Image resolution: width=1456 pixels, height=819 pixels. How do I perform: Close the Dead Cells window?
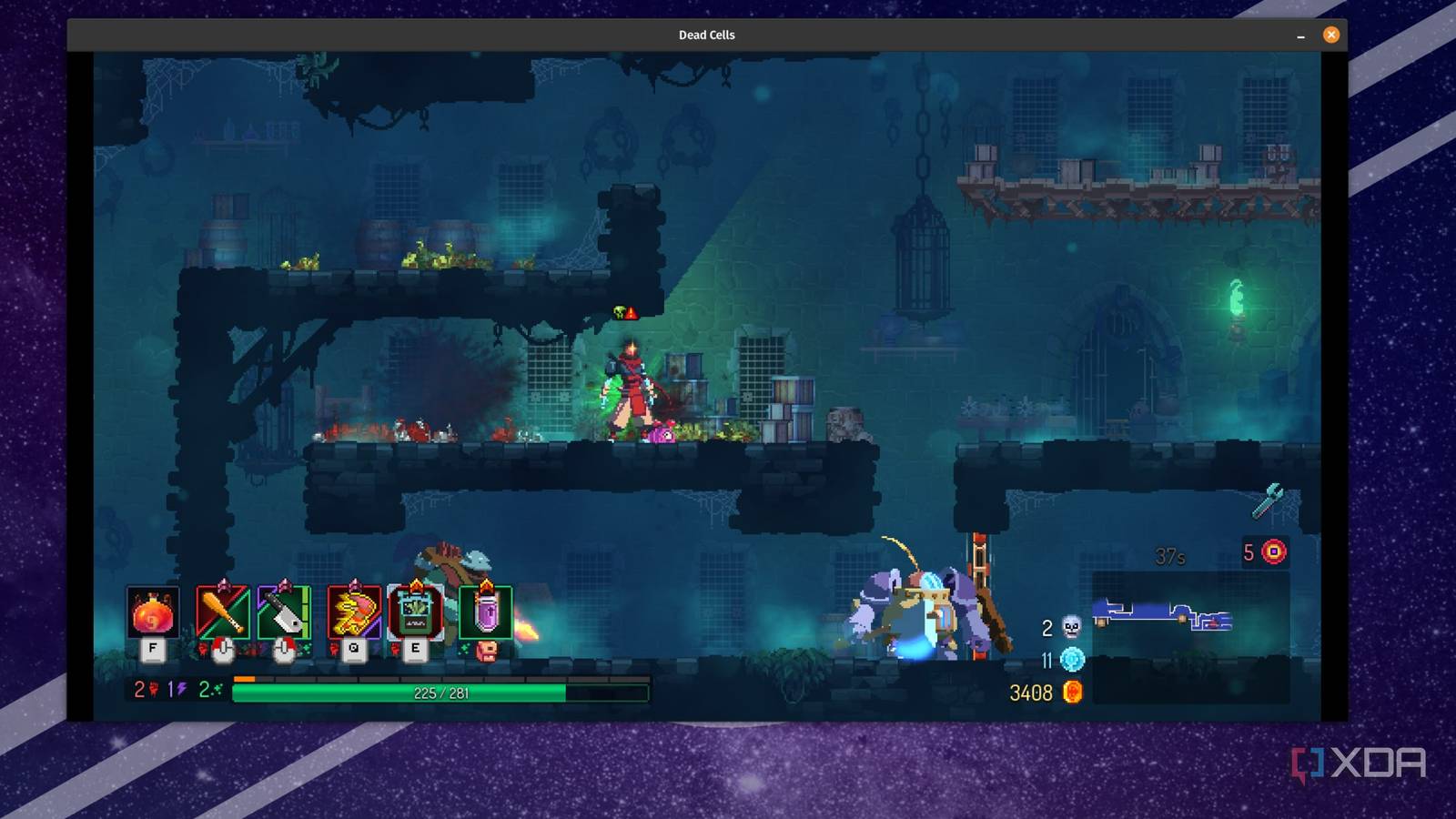(x=1331, y=35)
